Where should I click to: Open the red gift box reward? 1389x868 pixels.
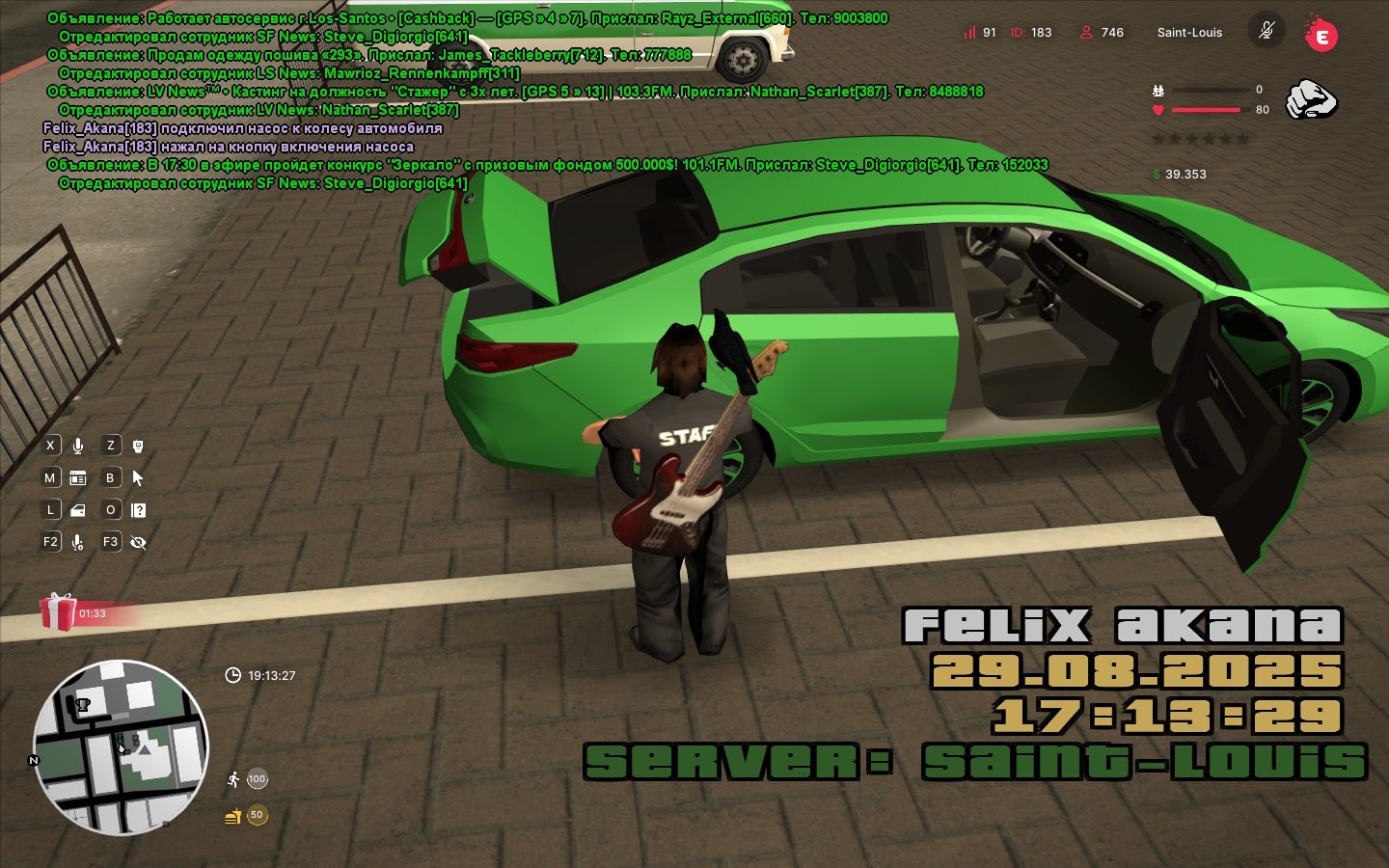pos(58,612)
